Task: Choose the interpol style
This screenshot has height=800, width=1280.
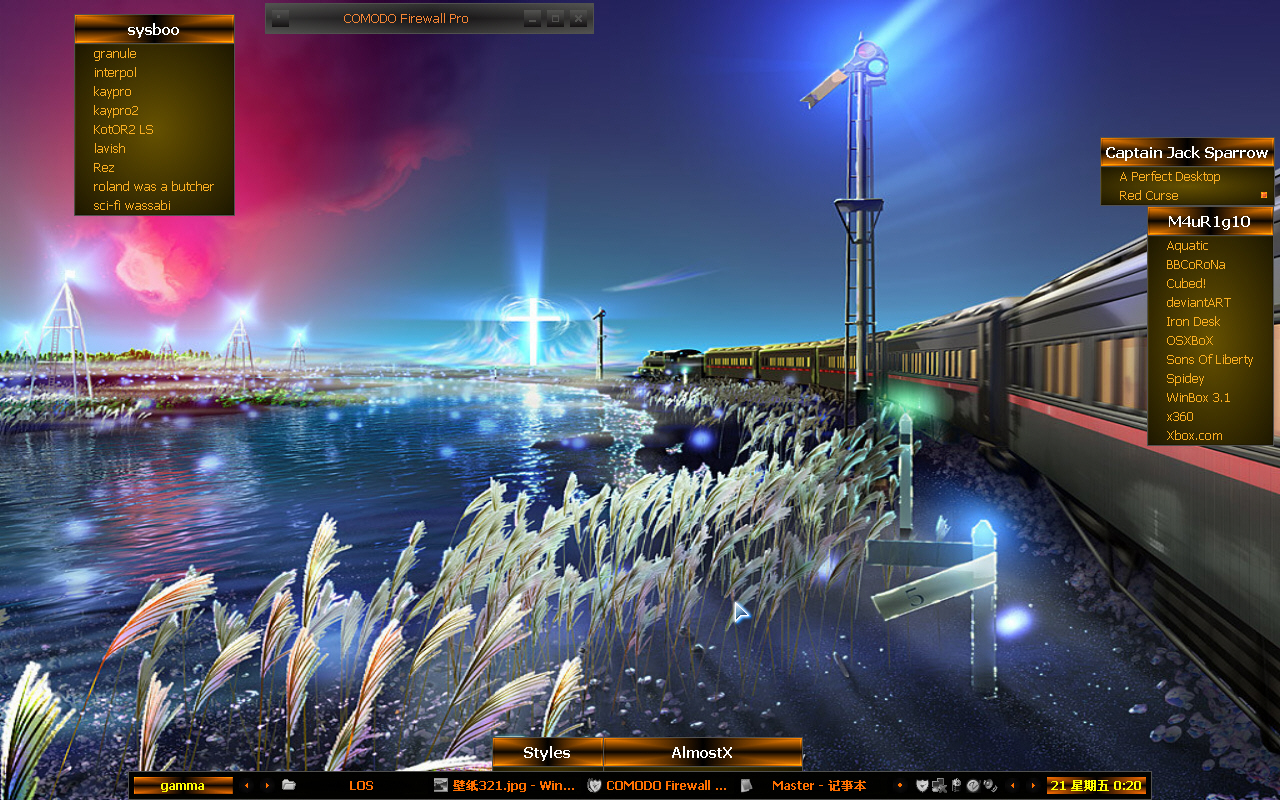Action: (115, 73)
